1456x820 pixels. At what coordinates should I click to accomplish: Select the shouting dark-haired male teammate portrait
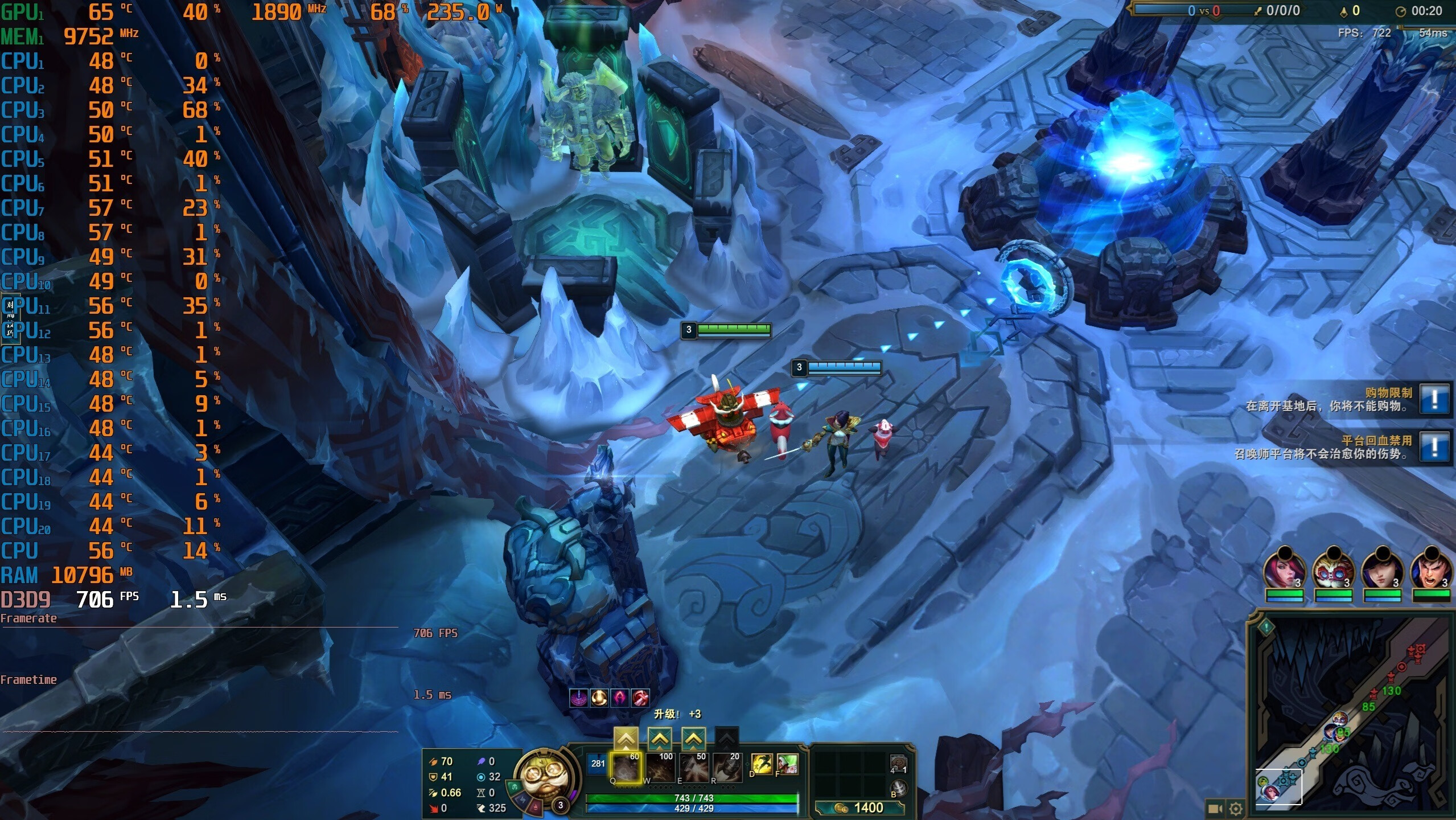pos(1431,568)
